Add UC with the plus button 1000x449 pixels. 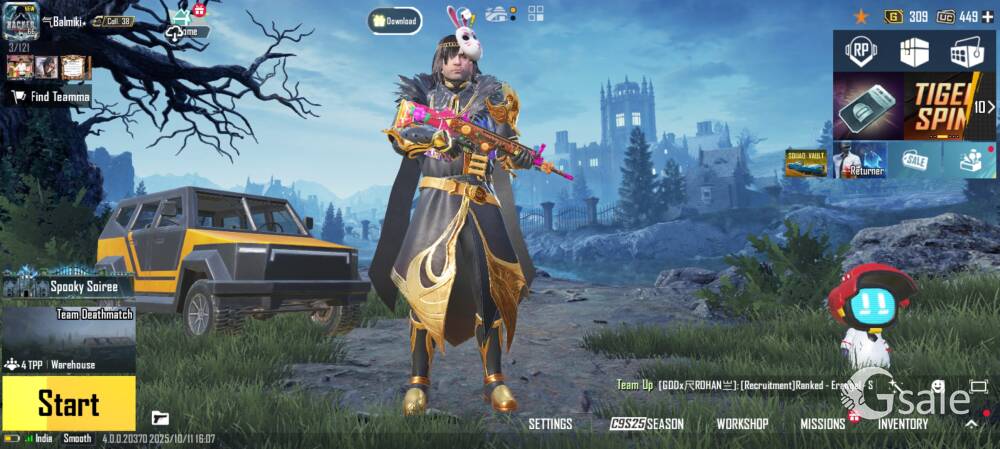click(x=988, y=16)
